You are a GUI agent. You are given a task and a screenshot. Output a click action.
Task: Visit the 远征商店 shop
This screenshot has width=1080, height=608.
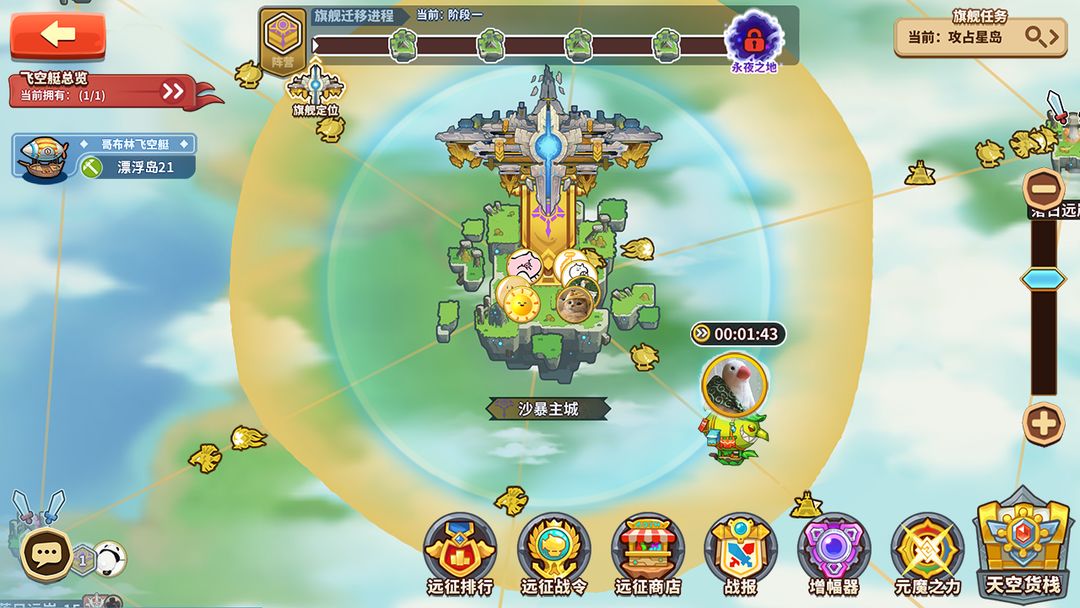pos(647,555)
